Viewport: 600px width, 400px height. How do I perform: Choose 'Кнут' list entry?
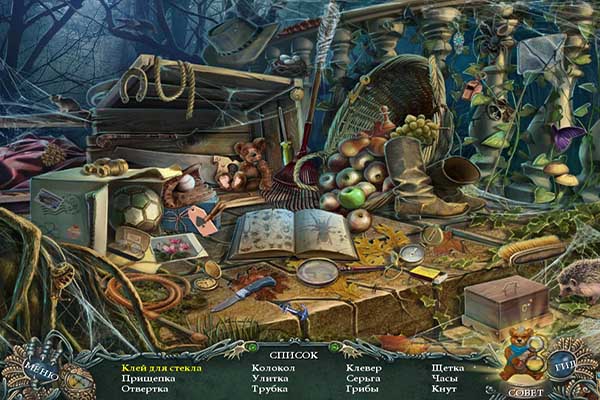coord(442,390)
